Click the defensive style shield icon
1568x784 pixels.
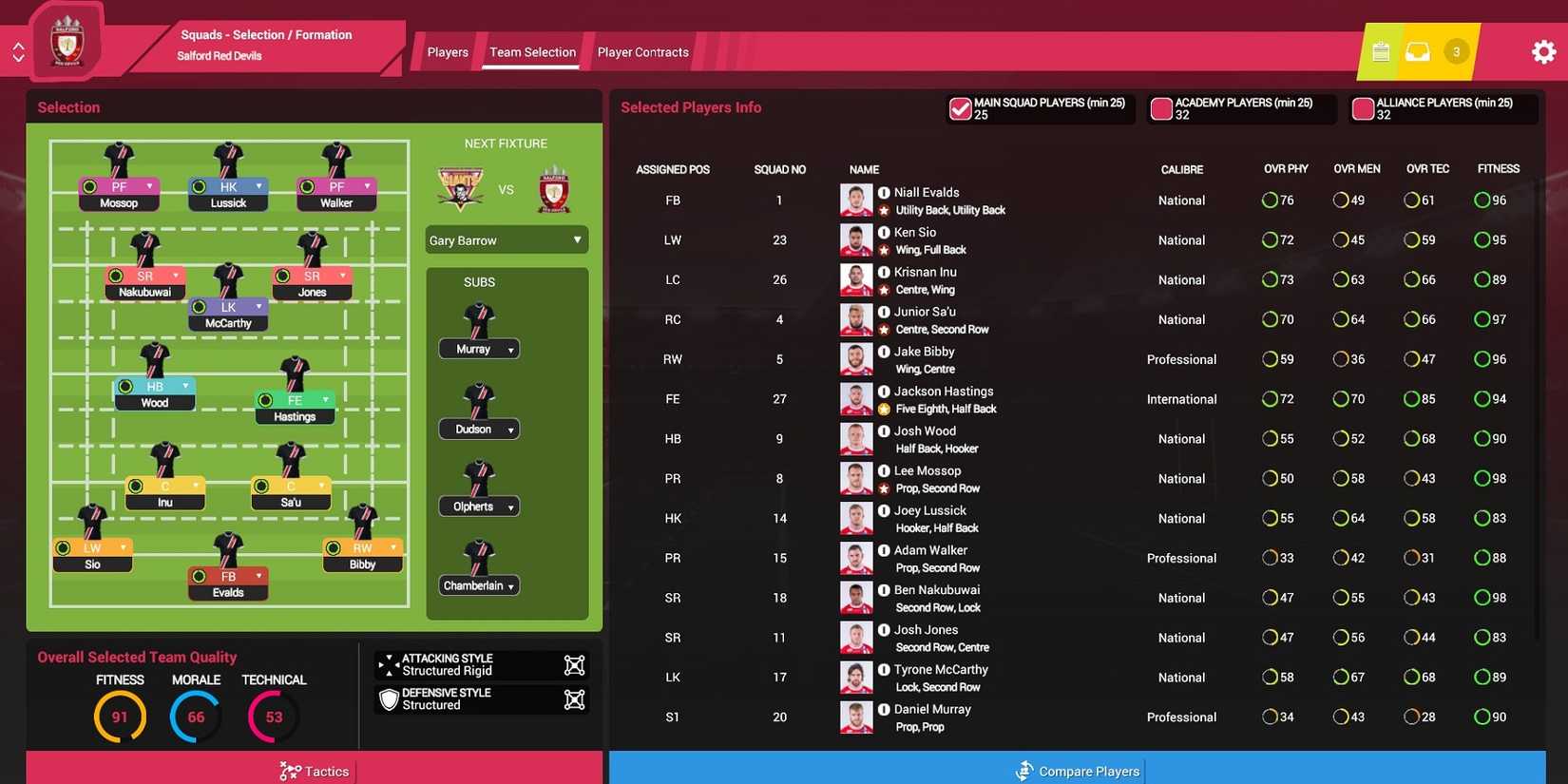click(389, 699)
